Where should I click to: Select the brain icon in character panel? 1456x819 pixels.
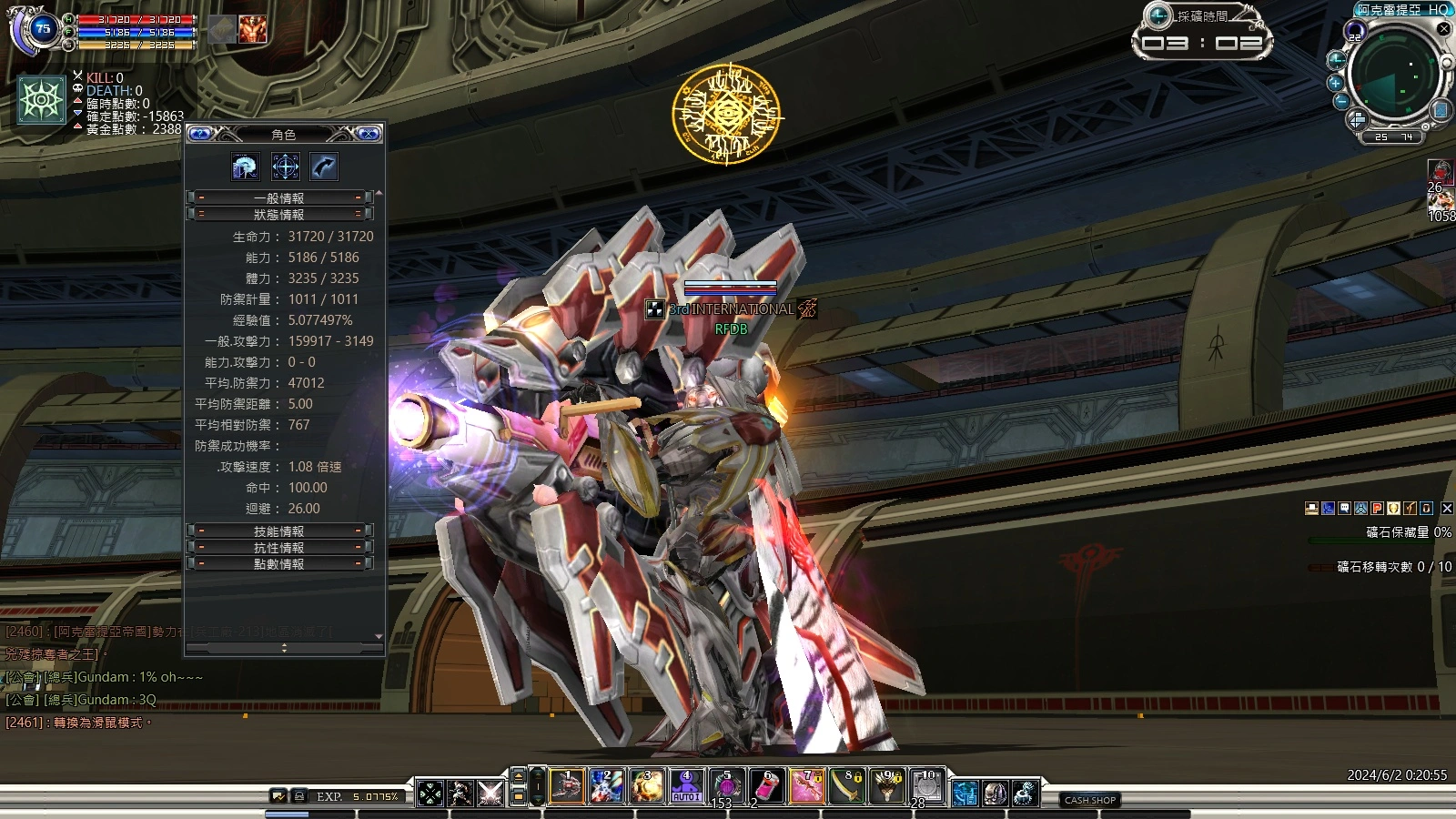pos(246,167)
